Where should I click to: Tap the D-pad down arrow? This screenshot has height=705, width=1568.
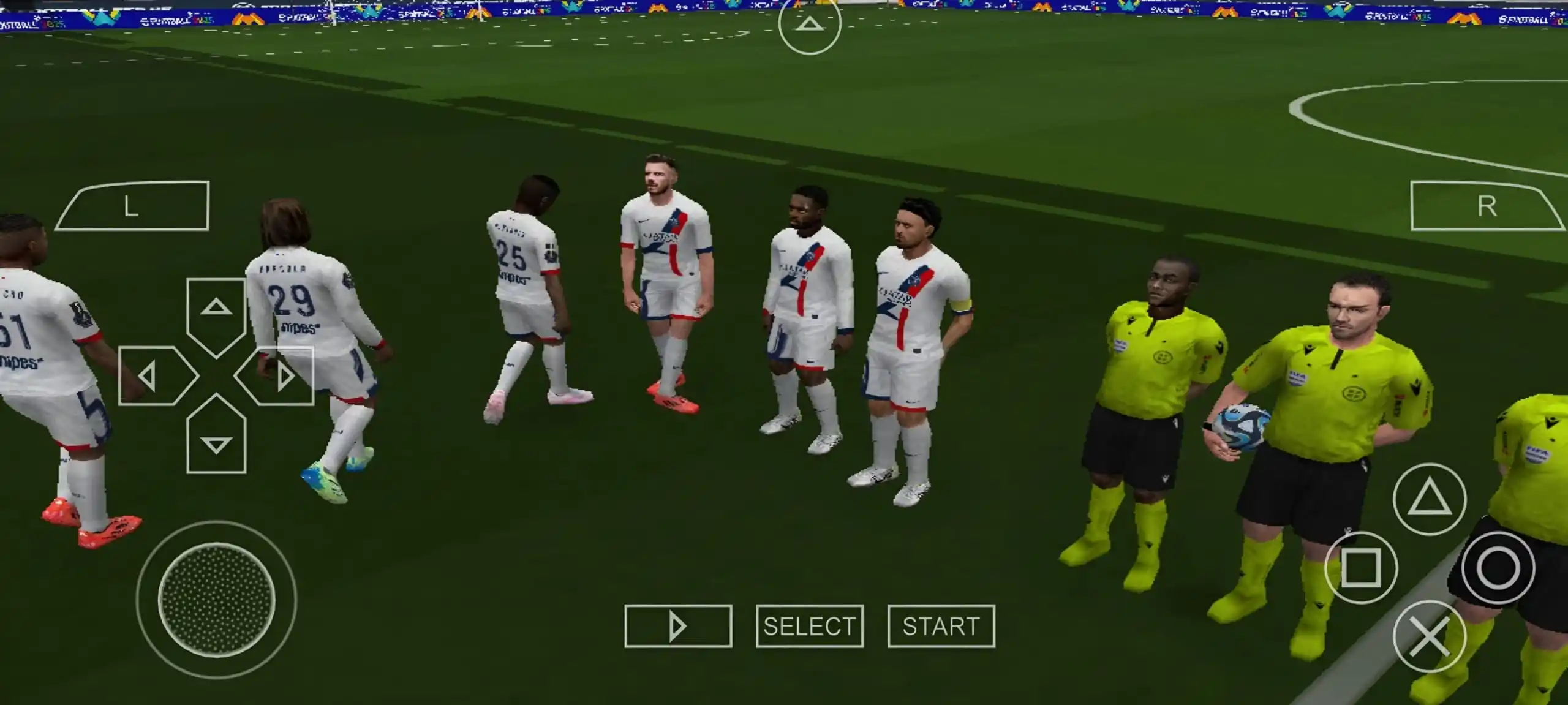point(216,438)
